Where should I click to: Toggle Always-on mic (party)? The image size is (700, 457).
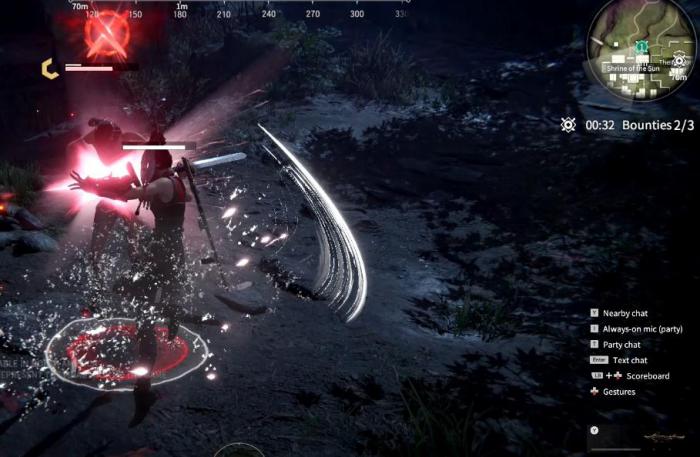pos(642,329)
